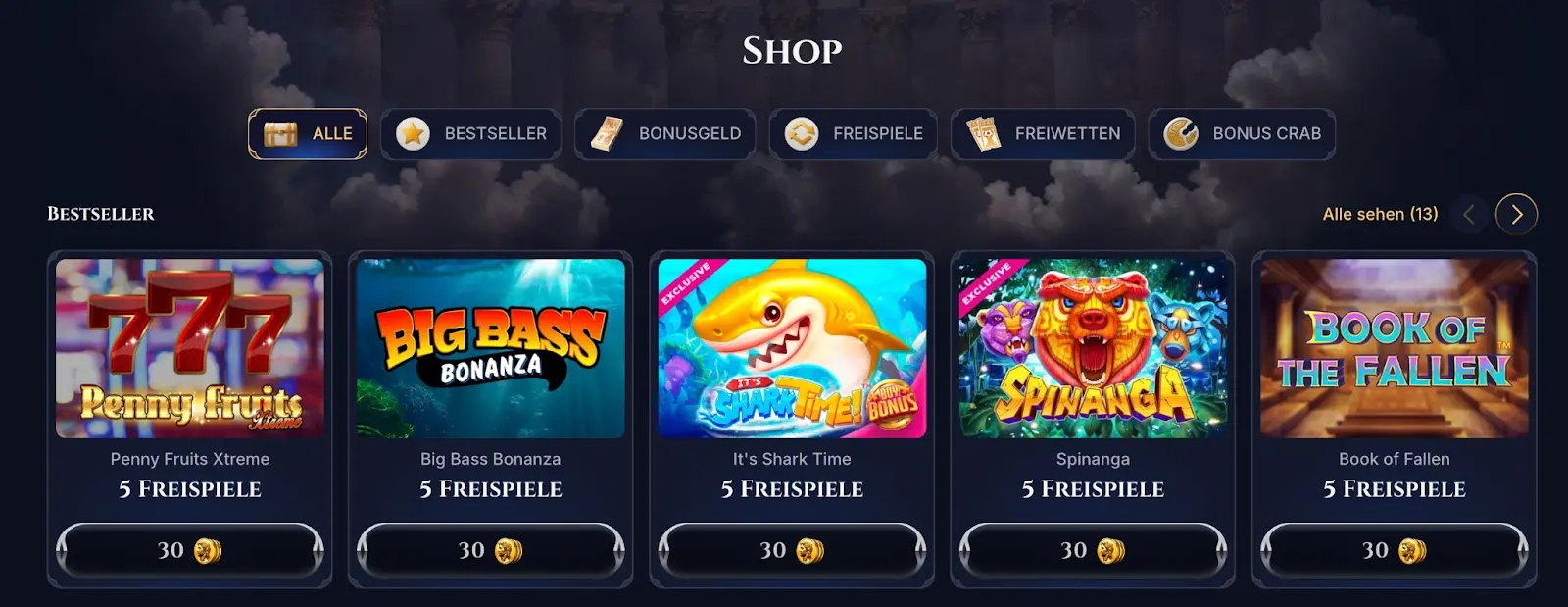Image resolution: width=1568 pixels, height=607 pixels.
Task: Click the left arrow carousel button
Action: click(x=1468, y=215)
